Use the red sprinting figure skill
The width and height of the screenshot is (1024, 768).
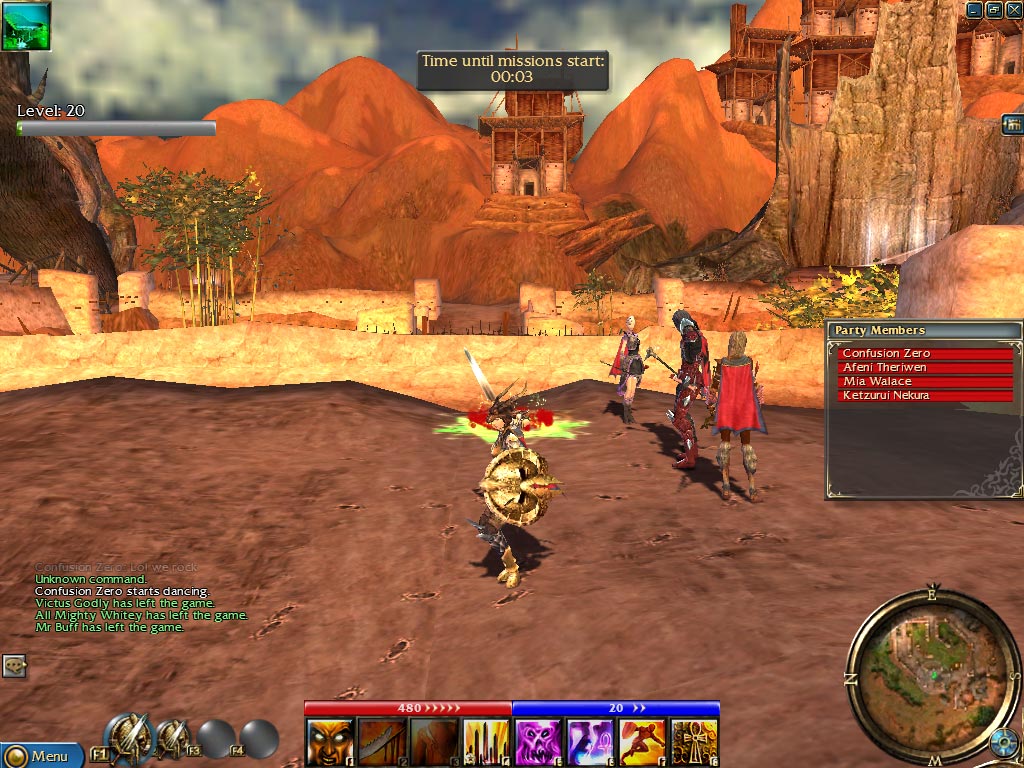642,743
